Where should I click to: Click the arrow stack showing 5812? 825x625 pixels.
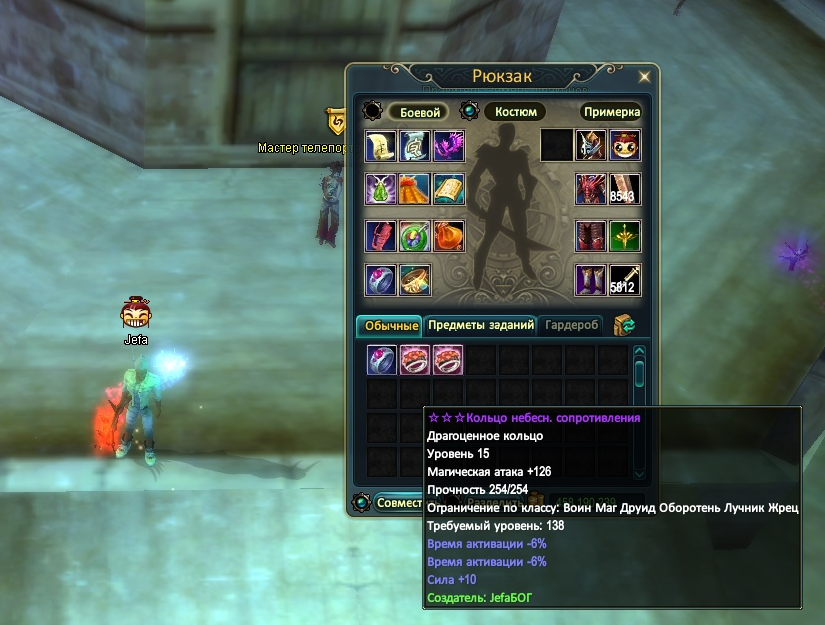(625, 280)
